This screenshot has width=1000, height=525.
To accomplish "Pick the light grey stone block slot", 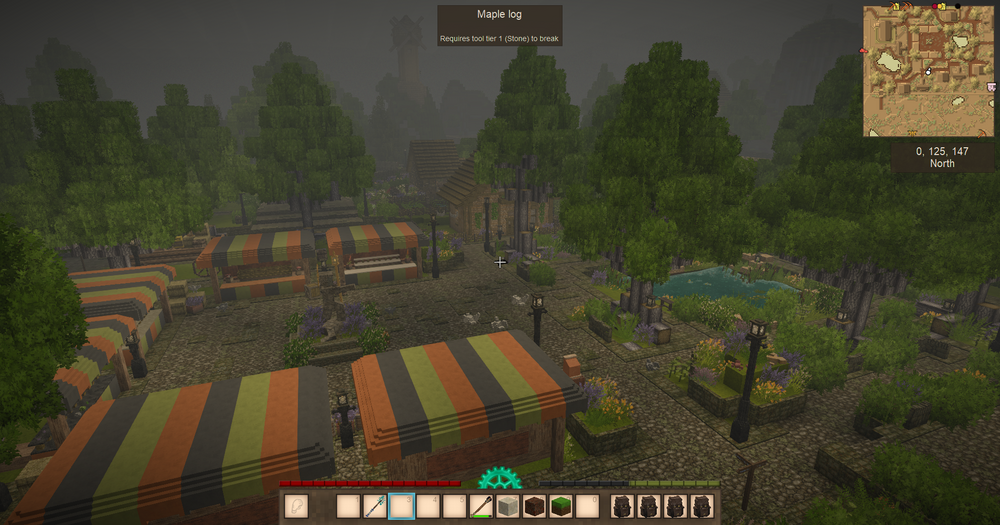I will 508,507.
